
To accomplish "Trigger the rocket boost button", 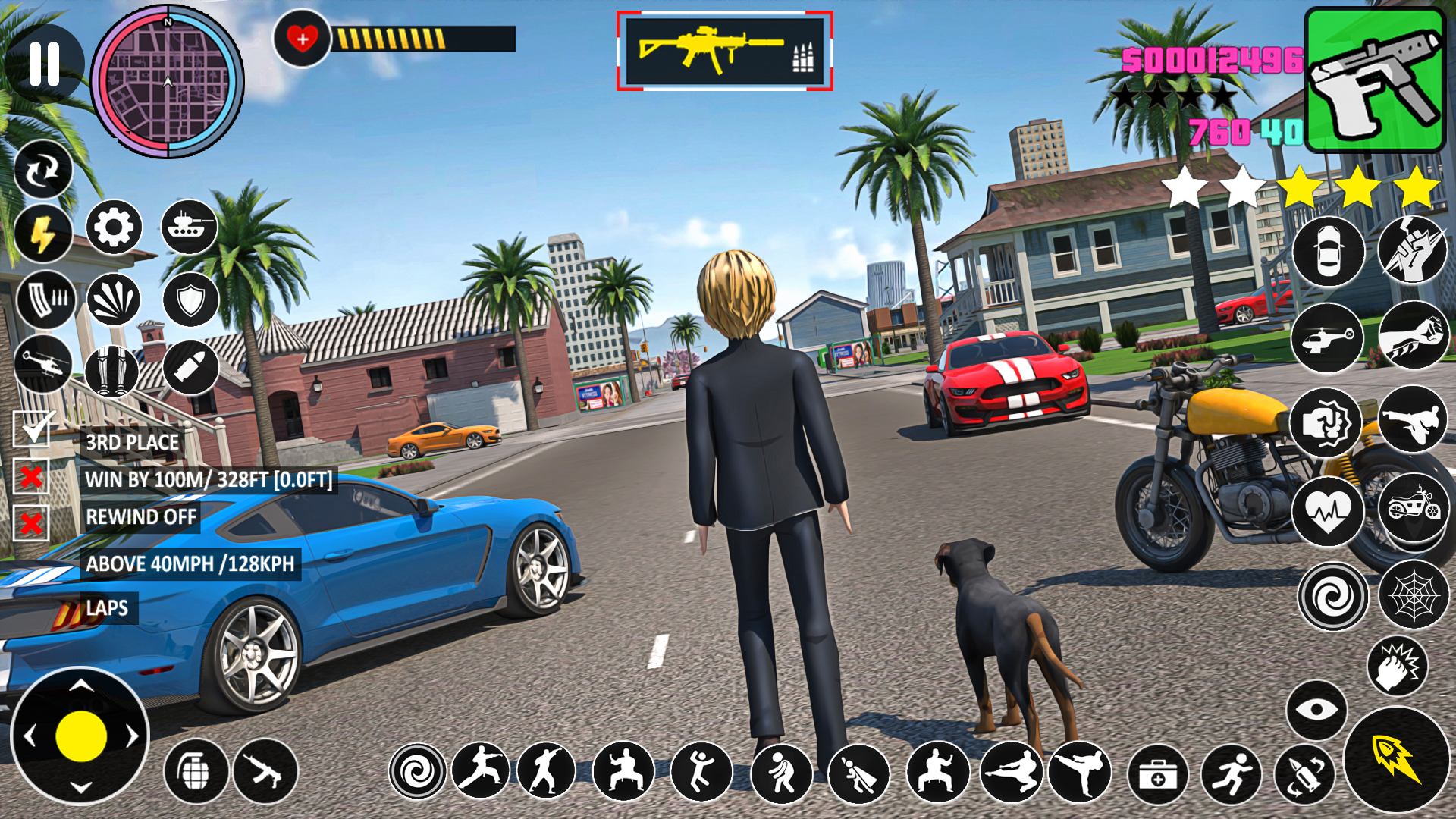I will (x=1396, y=760).
